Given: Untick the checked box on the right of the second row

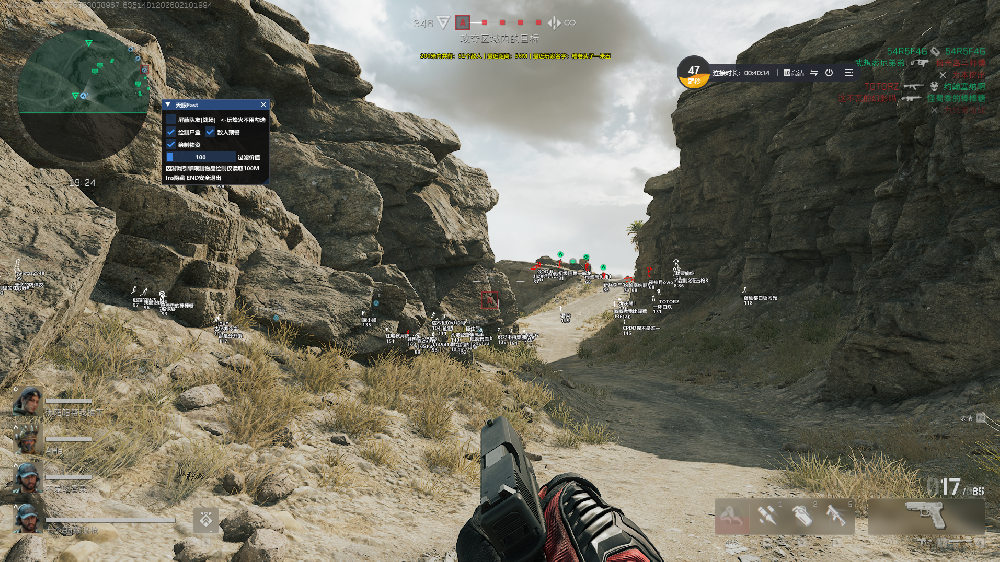Looking at the screenshot, I should tap(210, 131).
